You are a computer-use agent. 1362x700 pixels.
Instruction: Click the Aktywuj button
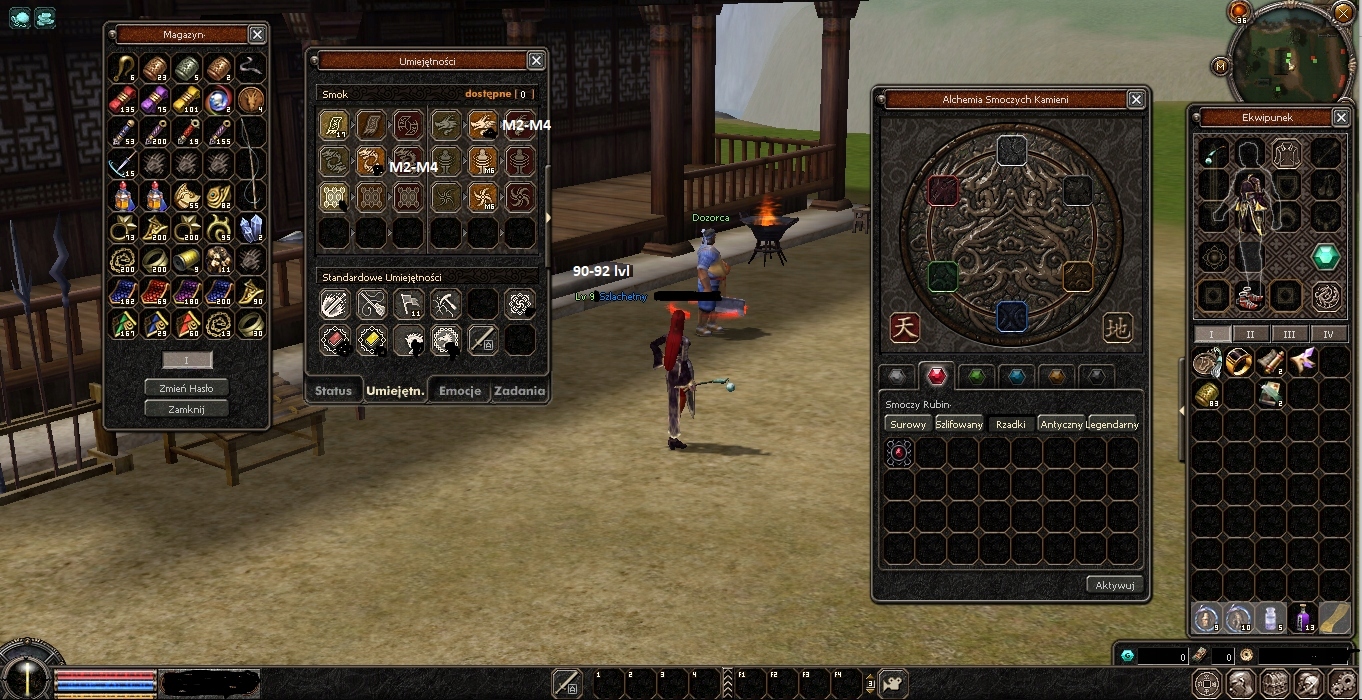pos(1114,585)
